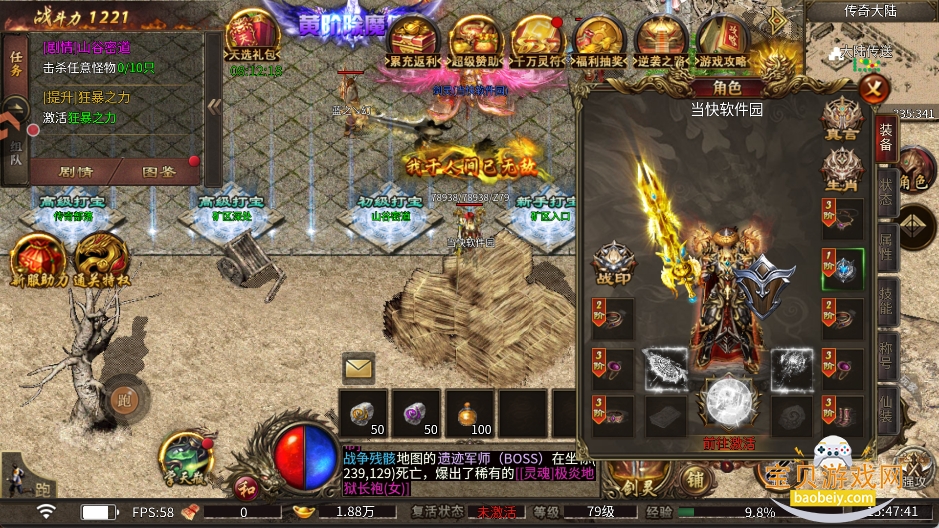The height and width of the screenshot is (528, 939).
Task: Click 前往激活 under the glowing orb
Action: click(730, 443)
